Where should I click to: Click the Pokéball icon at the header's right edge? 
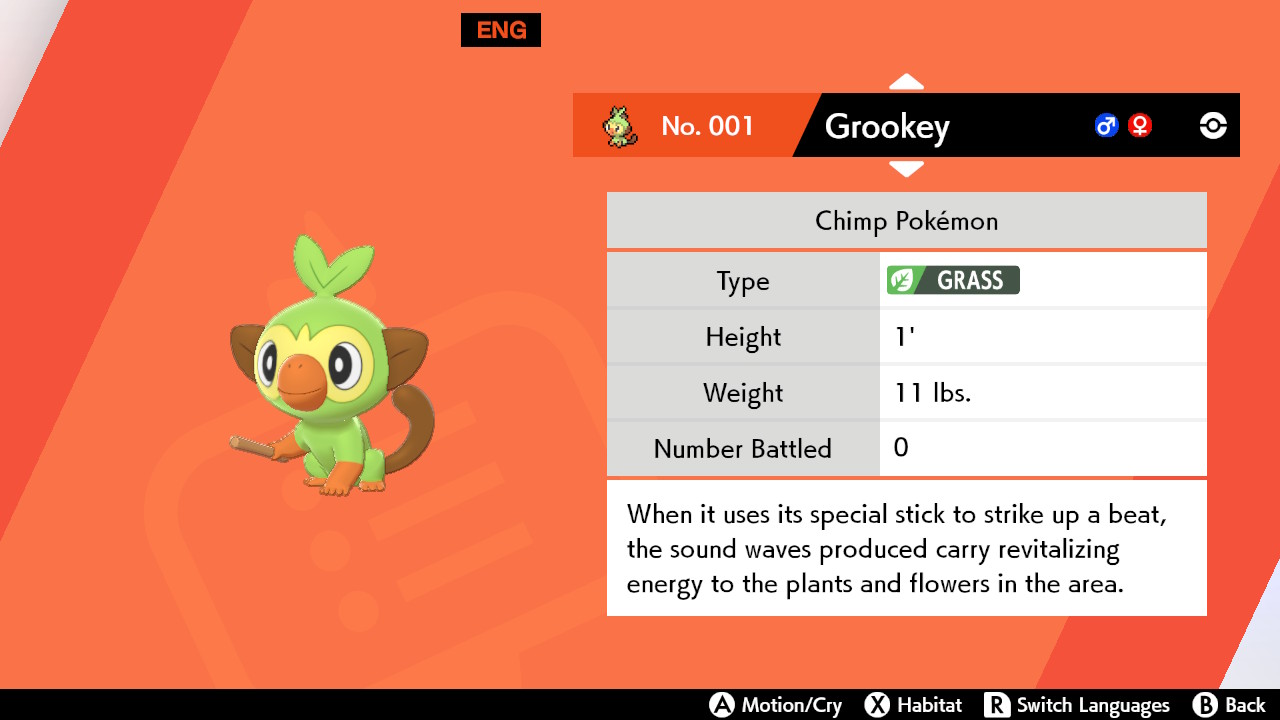1212,125
